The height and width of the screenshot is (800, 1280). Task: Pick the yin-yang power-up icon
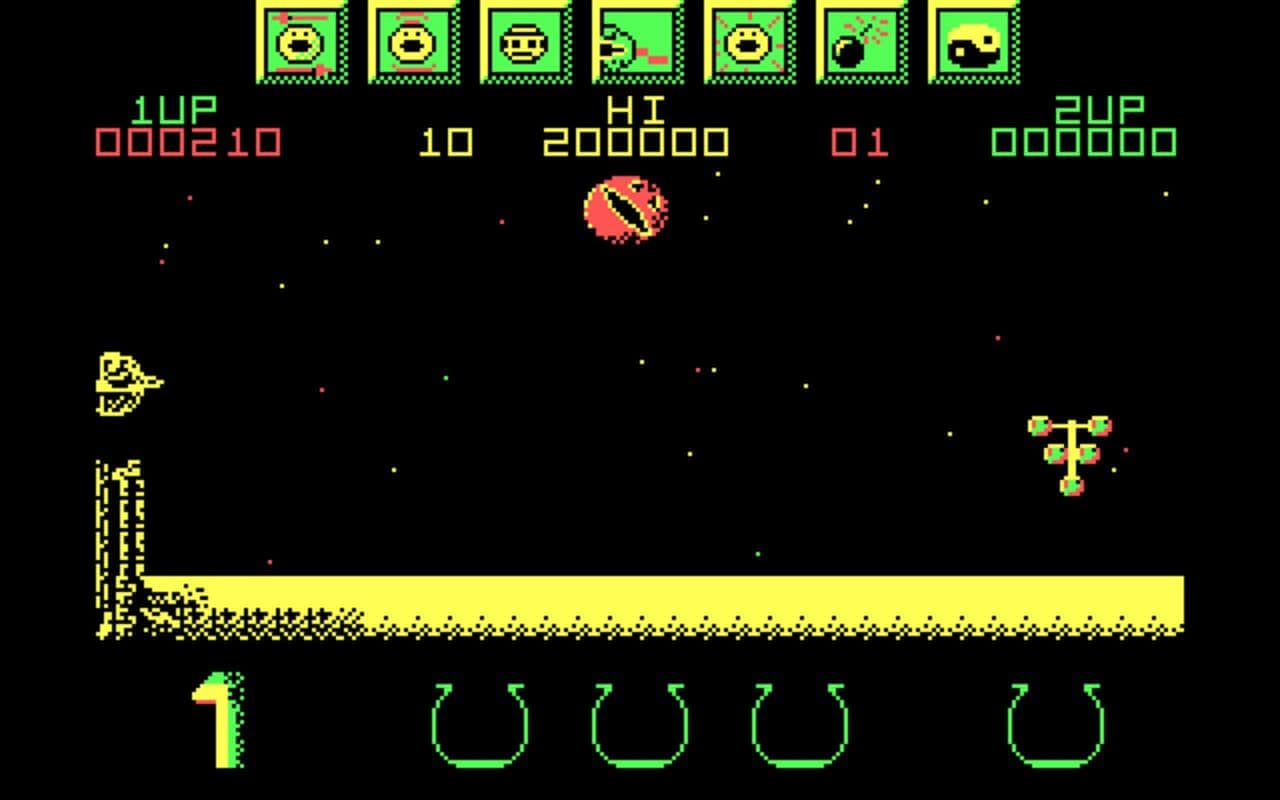[973, 42]
